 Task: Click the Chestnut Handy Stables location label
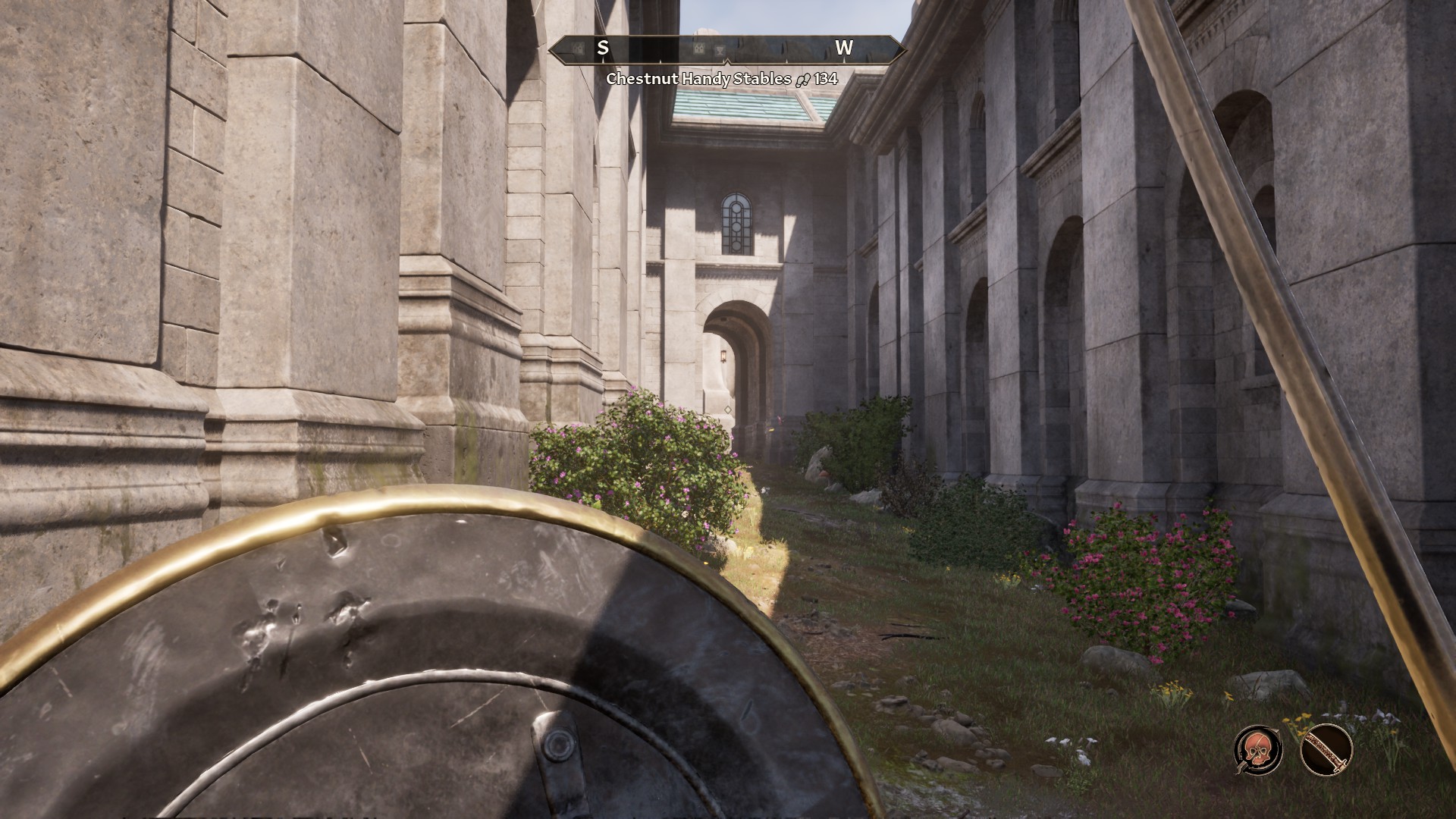click(x=698, y=79)
